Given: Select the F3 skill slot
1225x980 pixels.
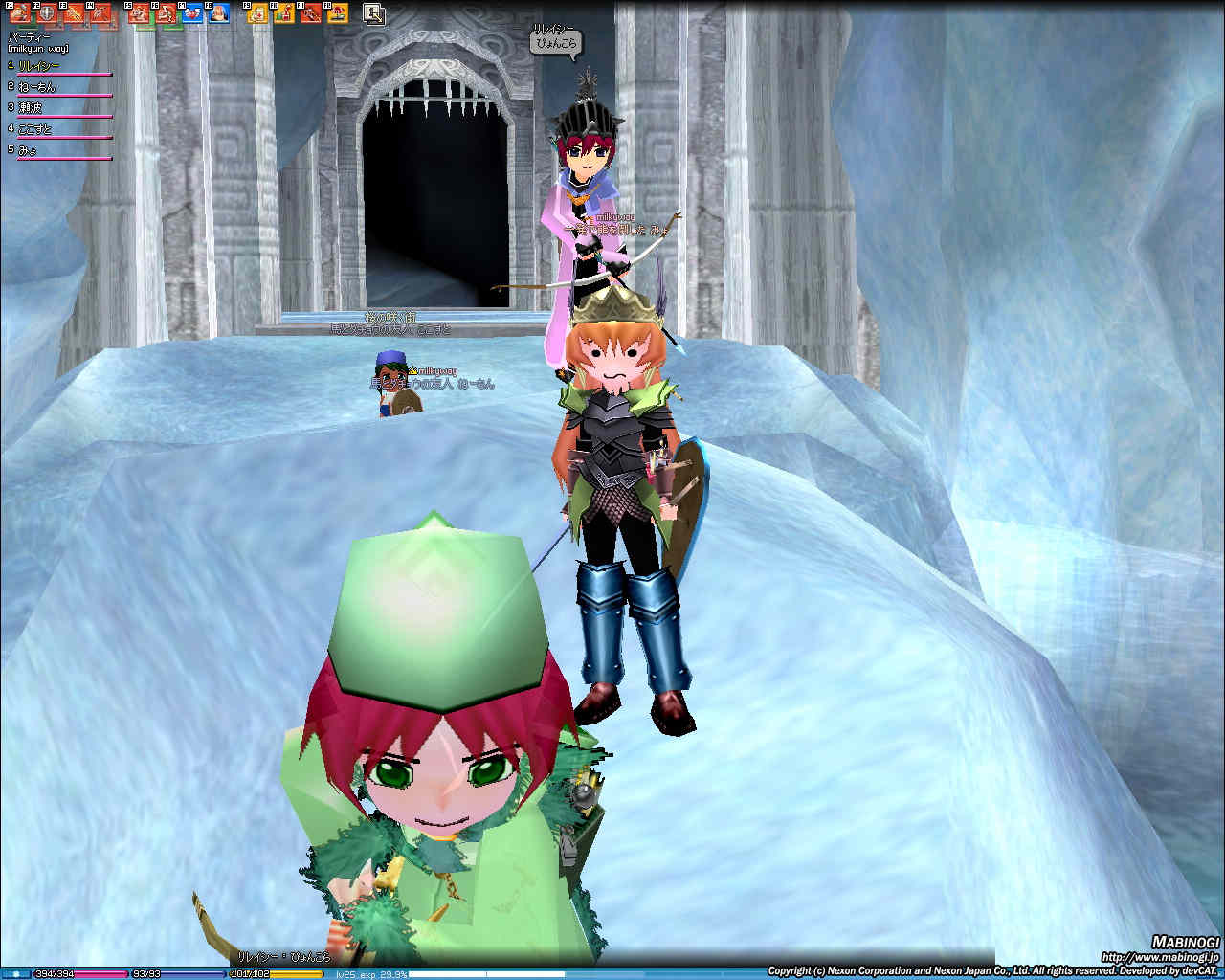Looking at the screenshot, I should (74, 13).
